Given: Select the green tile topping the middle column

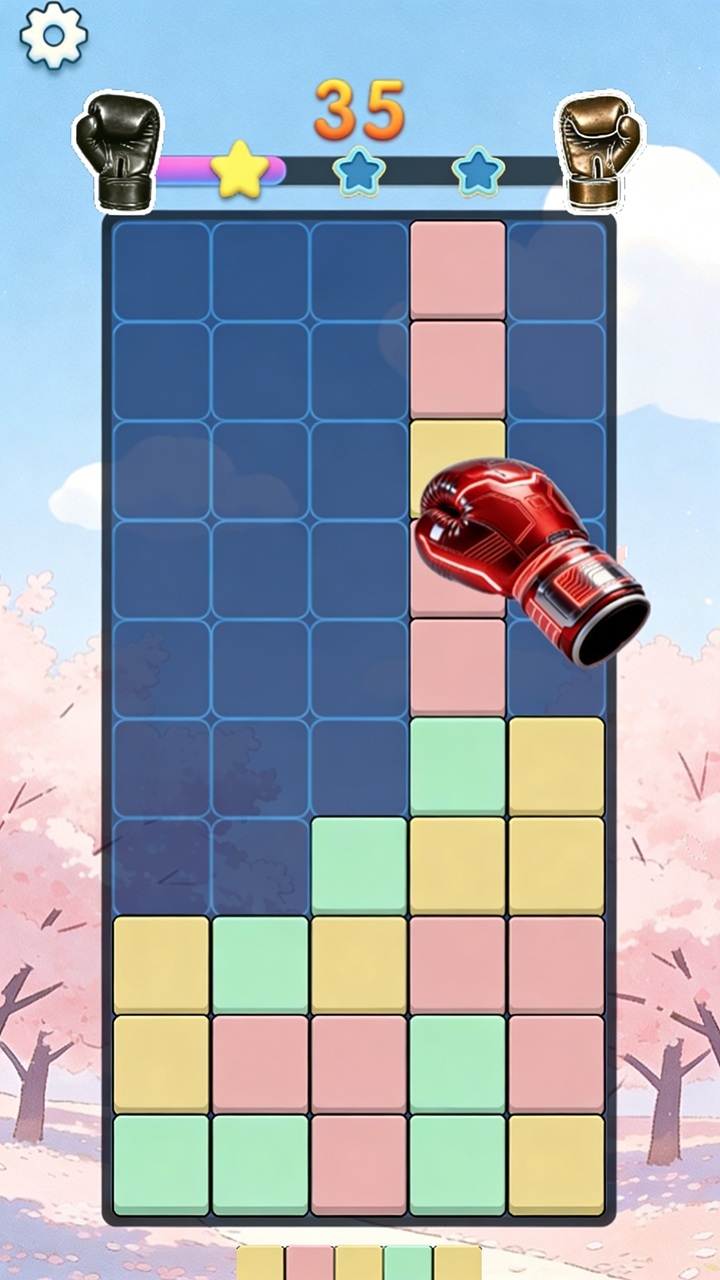Looking at the screenshot, I should point(359,865).
